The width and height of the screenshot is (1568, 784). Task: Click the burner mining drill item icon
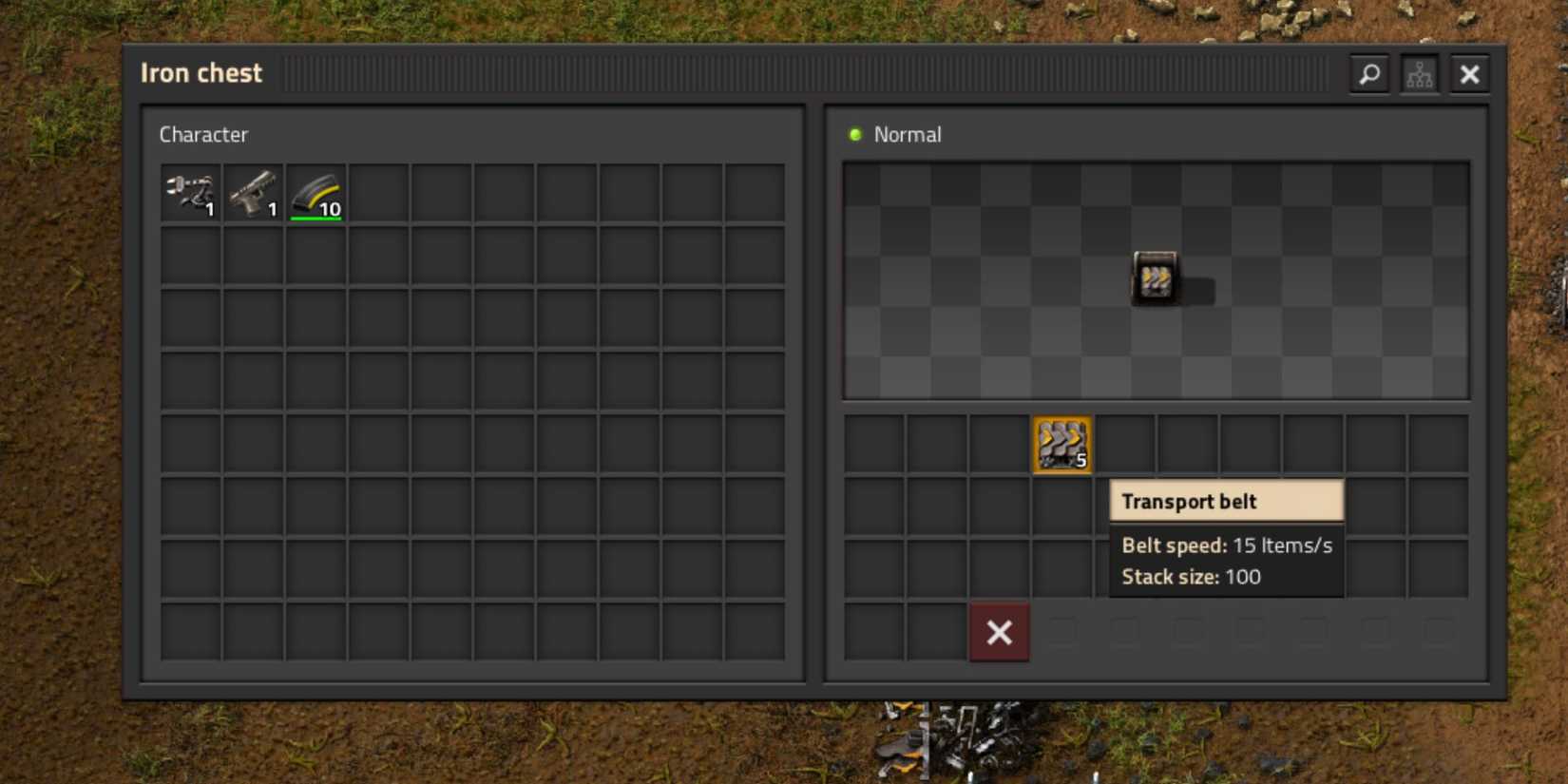coord(190,194)
